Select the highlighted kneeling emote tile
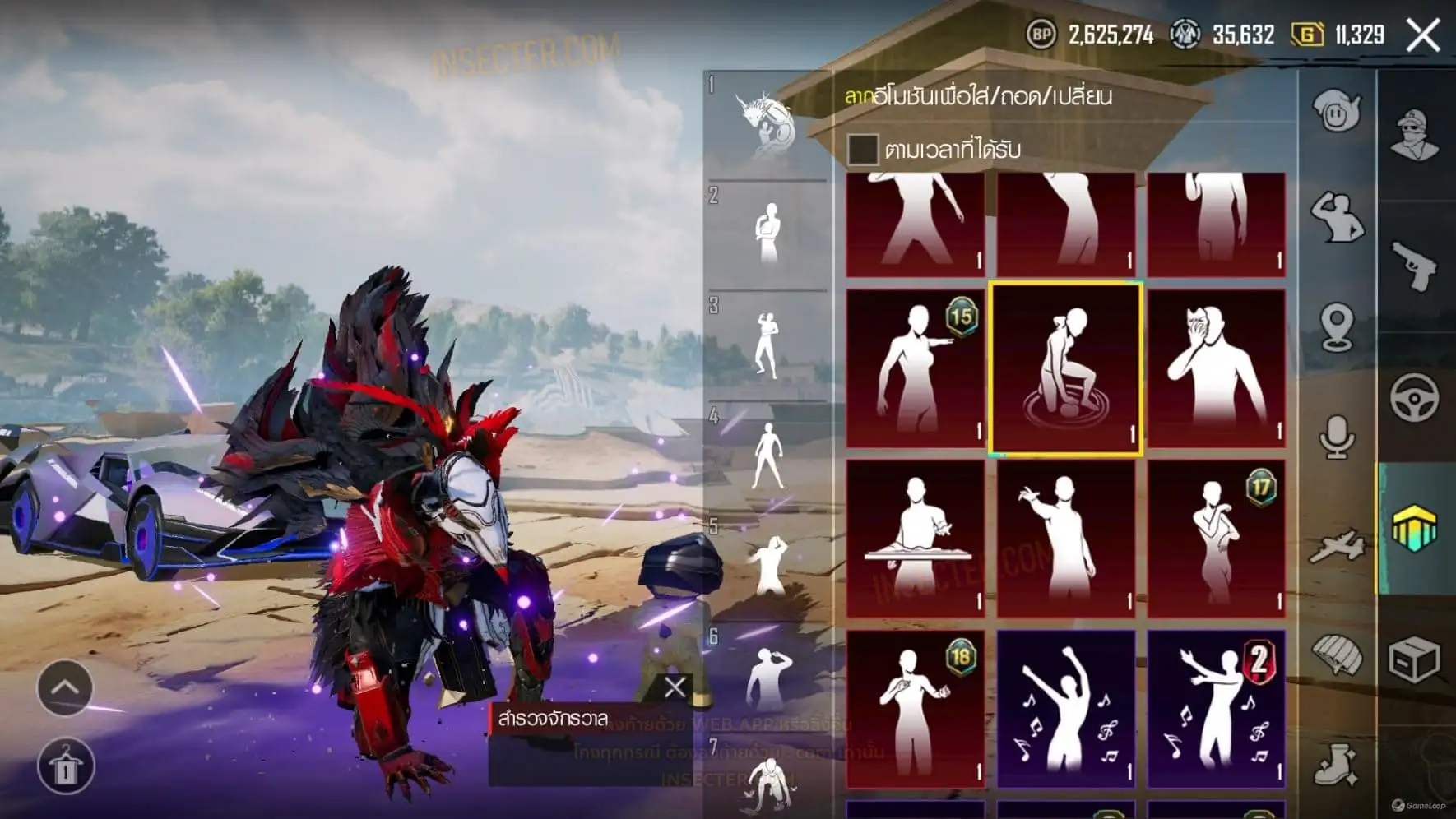Viewport: 1456px width, 819px height. (1065, 368)
